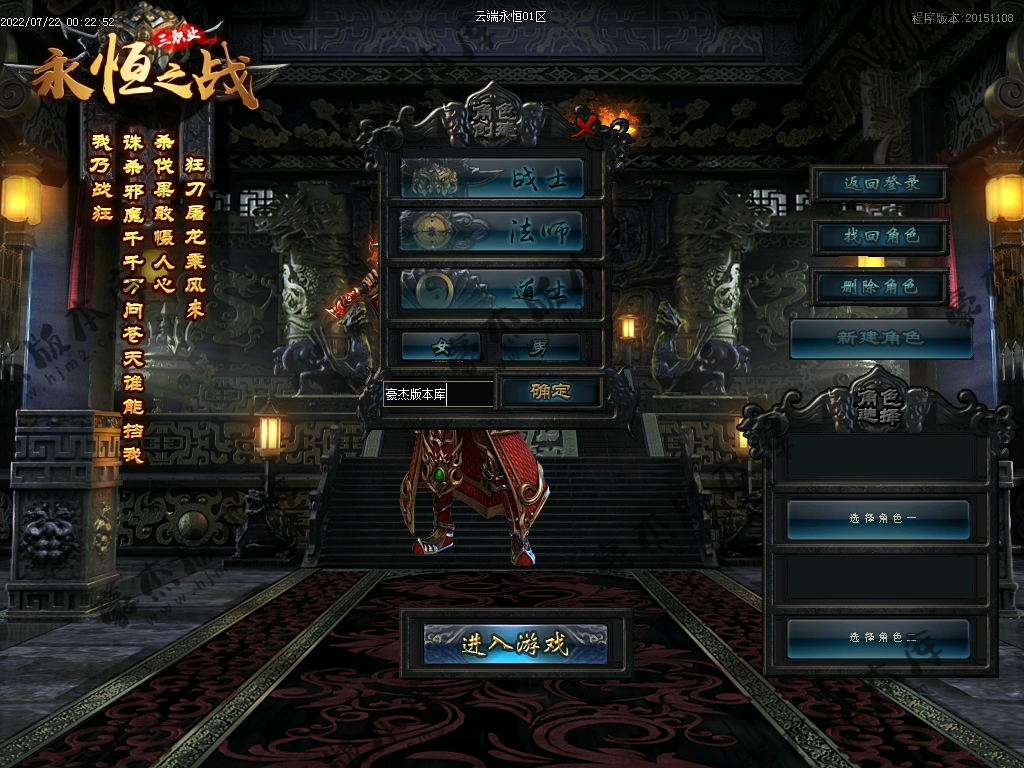Screen dimensions: 1024x768
Task: Click 新建角色 to create a new character
Action: [881, 338]
